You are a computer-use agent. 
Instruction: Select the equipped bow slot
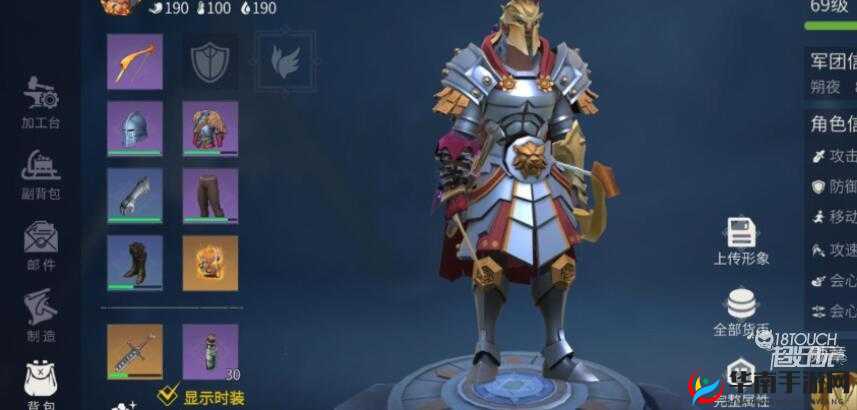point(135,62)
